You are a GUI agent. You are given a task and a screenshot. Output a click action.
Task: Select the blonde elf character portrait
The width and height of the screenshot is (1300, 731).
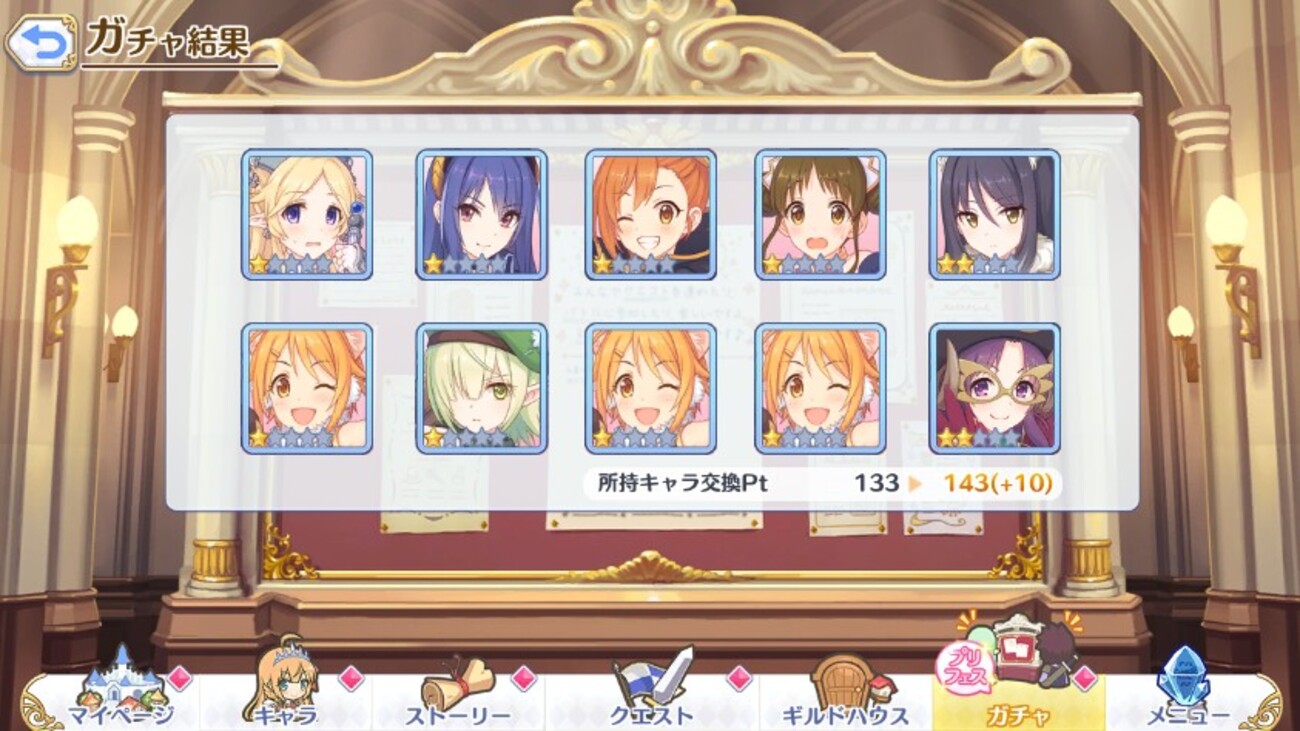click(307, 215)
